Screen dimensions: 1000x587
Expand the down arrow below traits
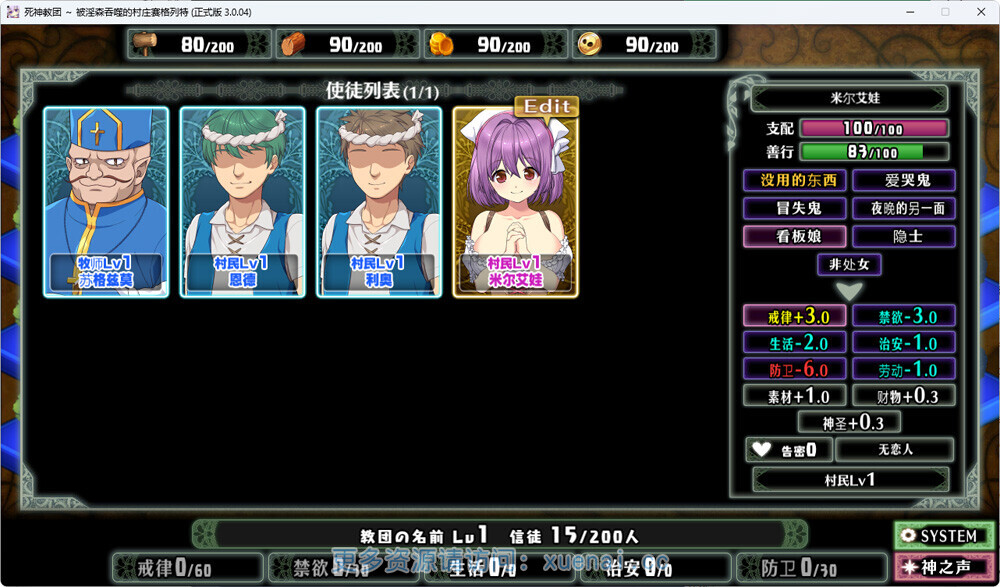tap(849, 292)
